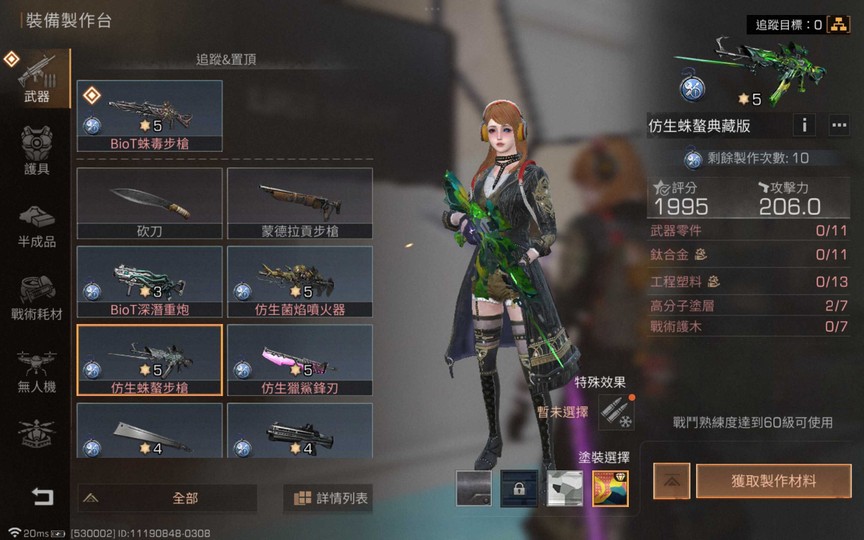The width and height of the screenshot is (864, 540).
Task: Open the three-dot more options menu
Action: 838,125
